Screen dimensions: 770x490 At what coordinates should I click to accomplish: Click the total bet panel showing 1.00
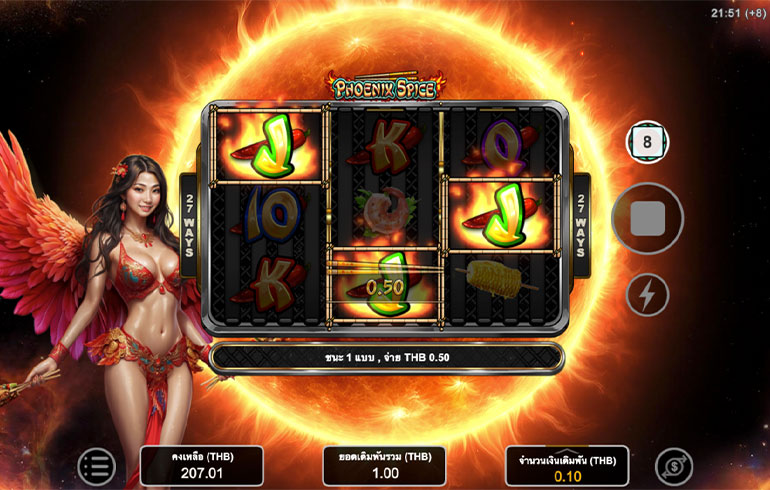384,466
